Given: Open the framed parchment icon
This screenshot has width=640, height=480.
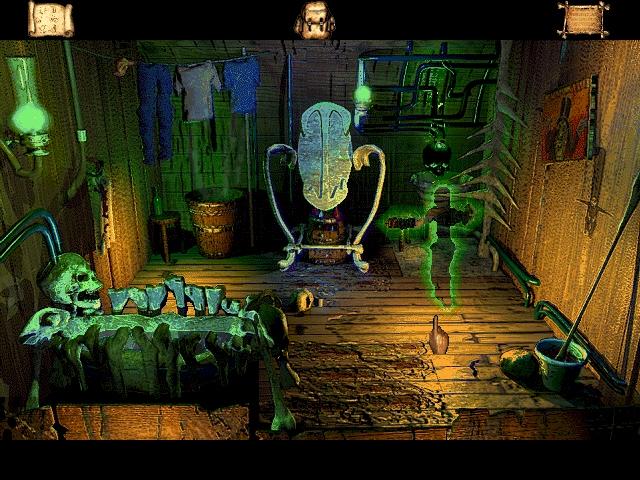Looking at the screenshot, I should click(x=583, y=19).
